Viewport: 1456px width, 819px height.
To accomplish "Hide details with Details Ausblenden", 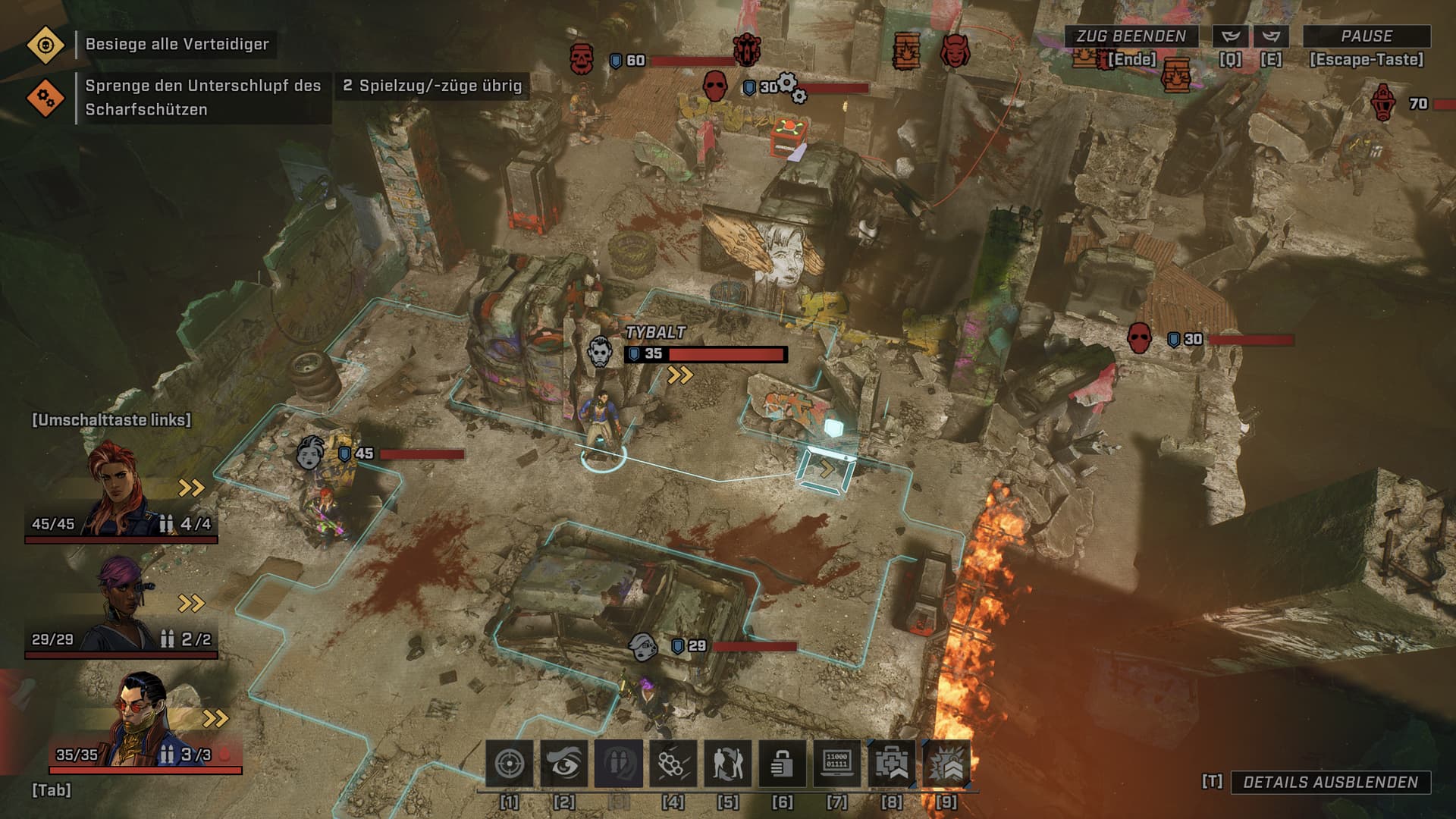I will tap(1330, 783).
